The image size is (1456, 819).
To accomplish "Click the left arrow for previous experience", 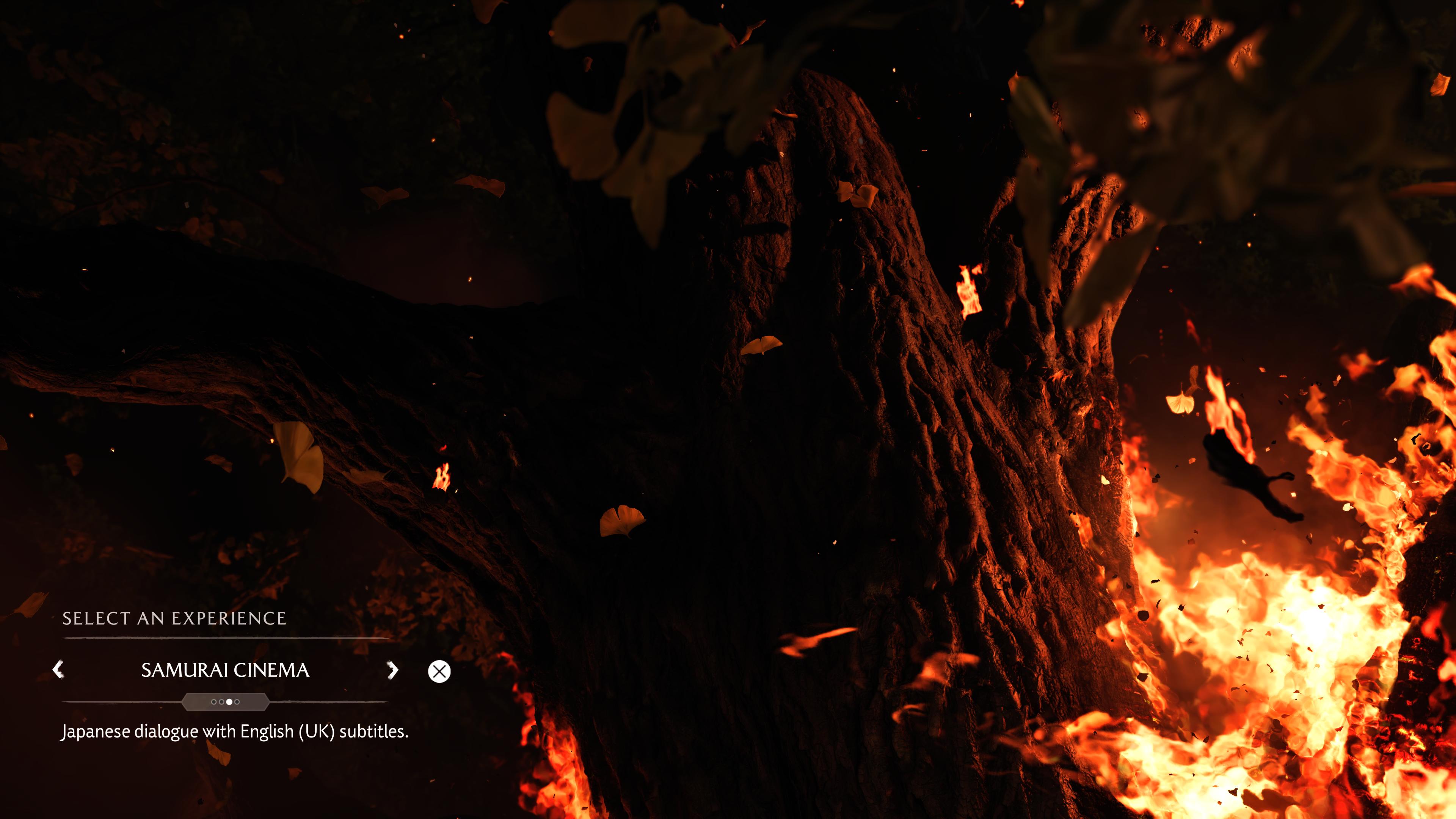I will pyautogui.click(x=58, y=670).
